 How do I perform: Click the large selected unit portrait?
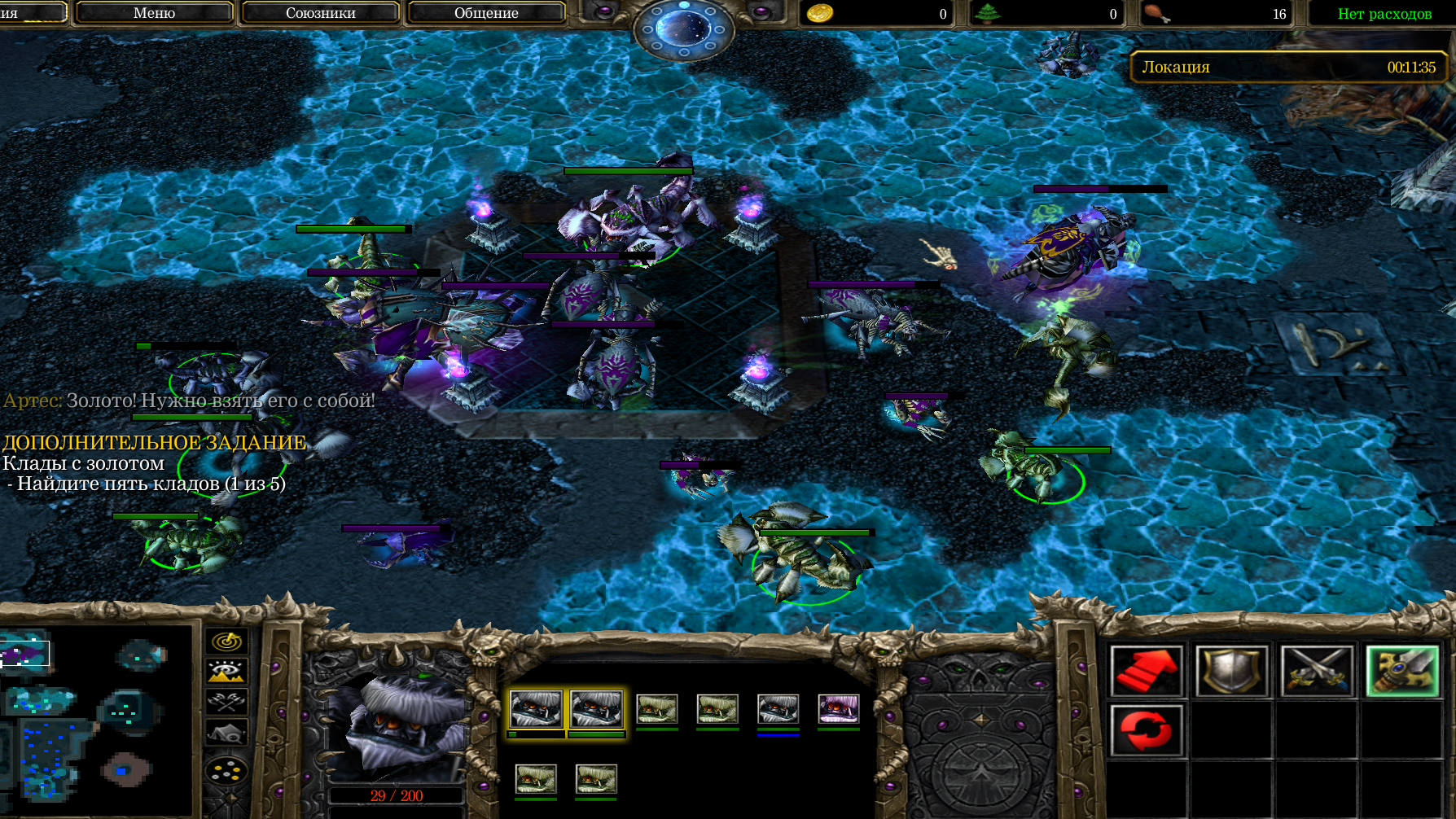coord(397,726)
